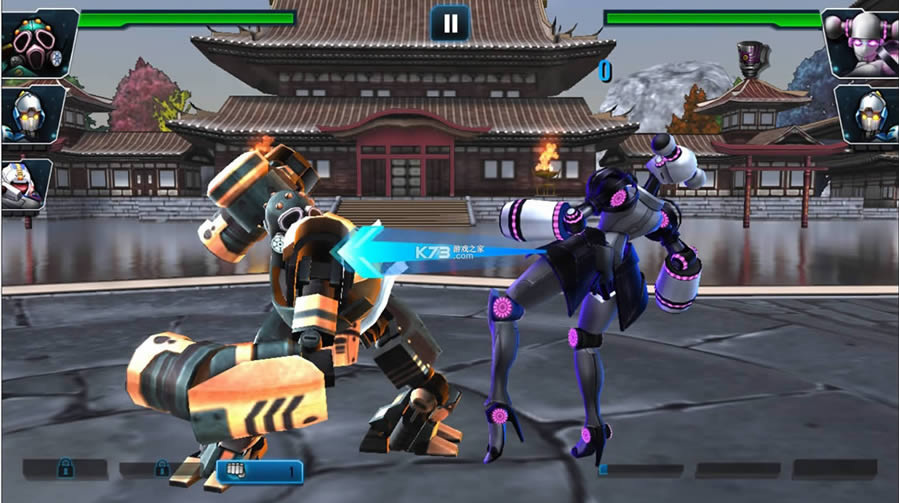Swap in the white and red robot teammate

[x=24, y=184]
